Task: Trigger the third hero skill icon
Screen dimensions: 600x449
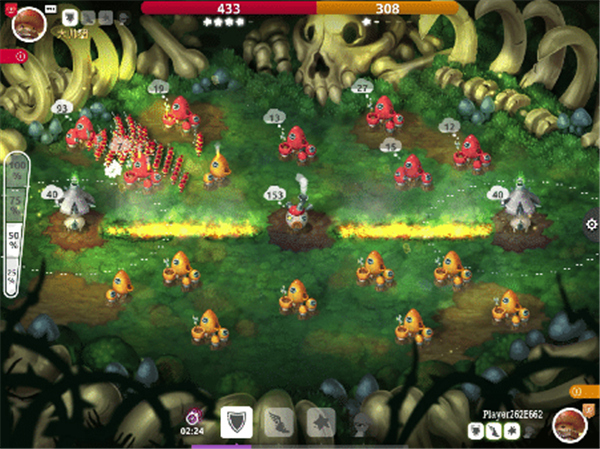Action: pyautogui.click(x=321, y=421)
